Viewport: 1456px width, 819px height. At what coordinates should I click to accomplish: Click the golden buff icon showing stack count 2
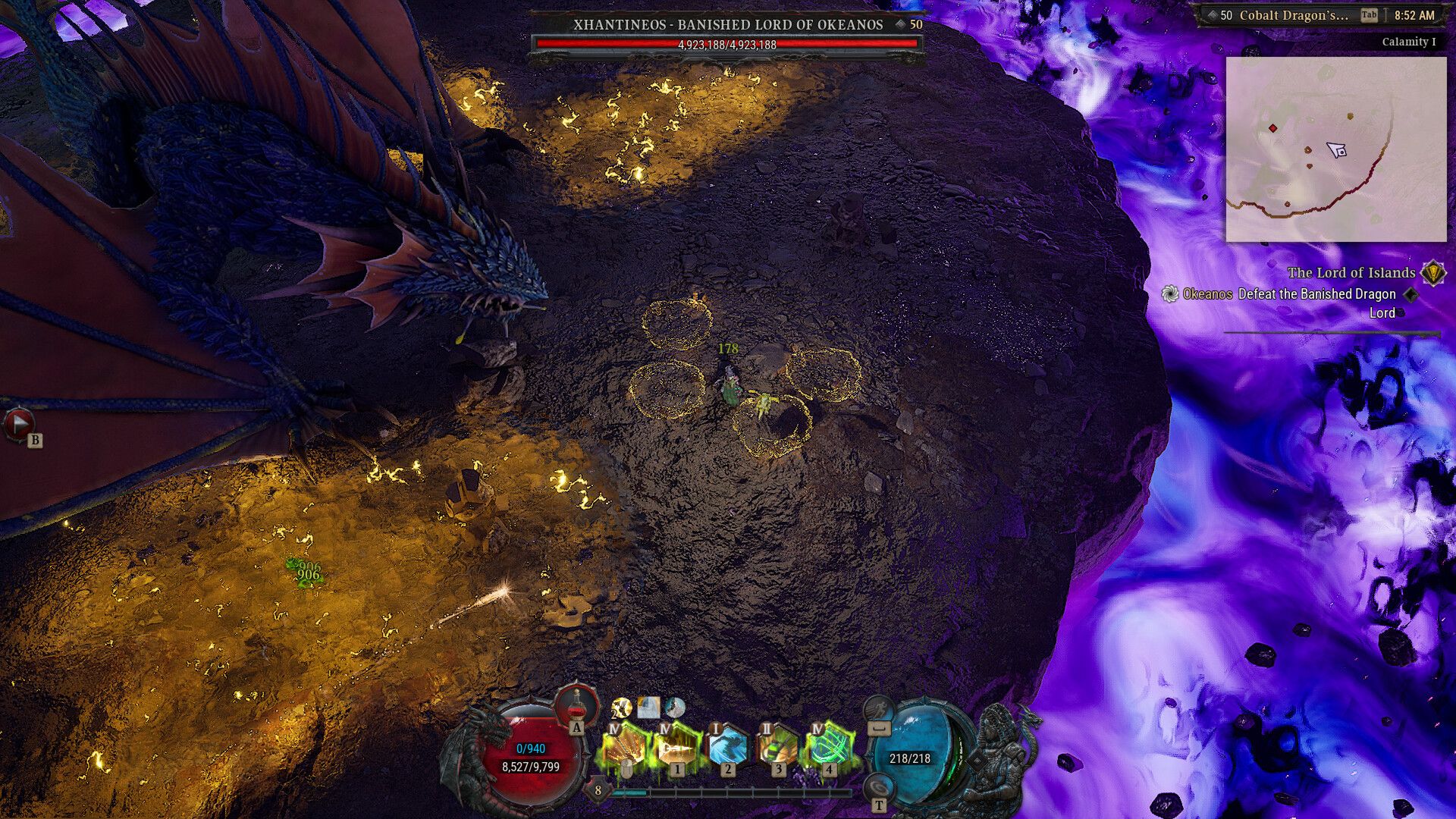(x=622, y=709)
